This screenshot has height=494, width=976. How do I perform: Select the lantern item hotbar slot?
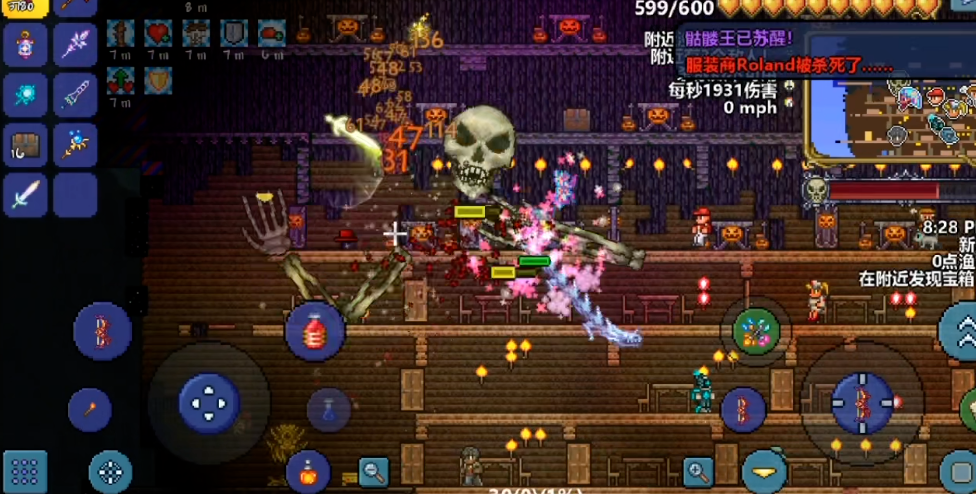(x=25, y=46)
